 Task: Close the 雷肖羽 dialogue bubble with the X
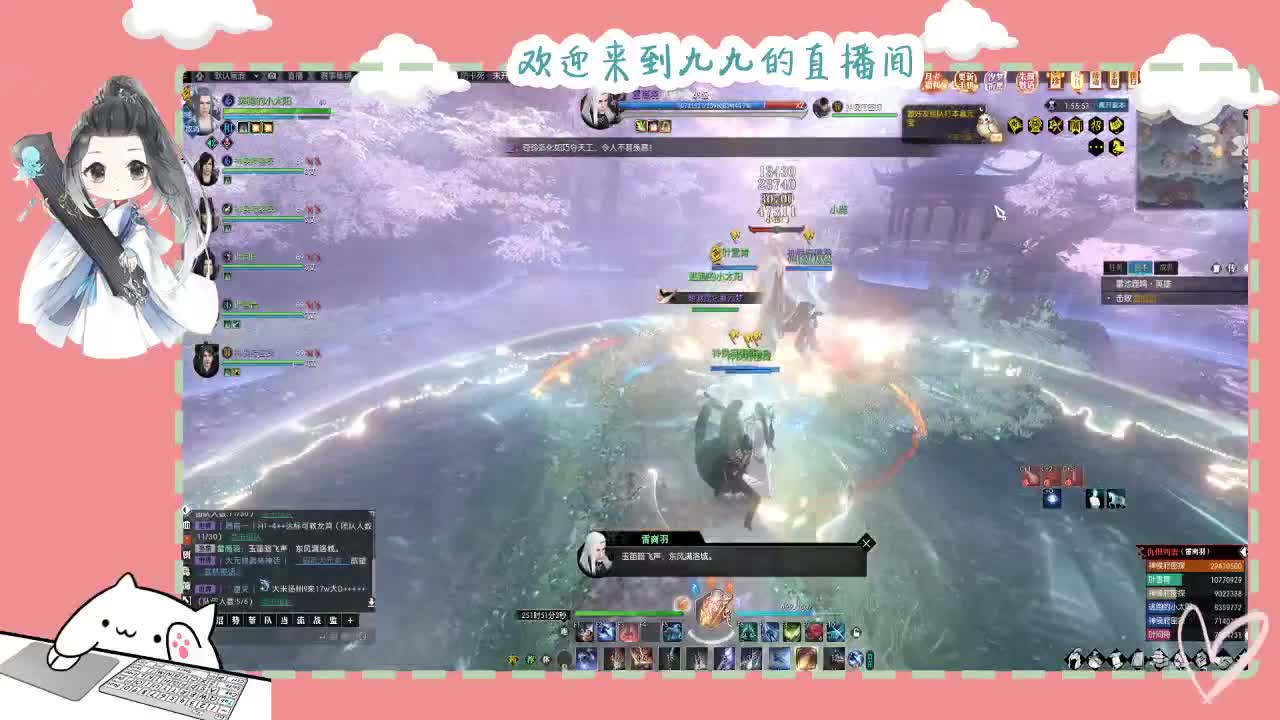[x=866, y=543]
